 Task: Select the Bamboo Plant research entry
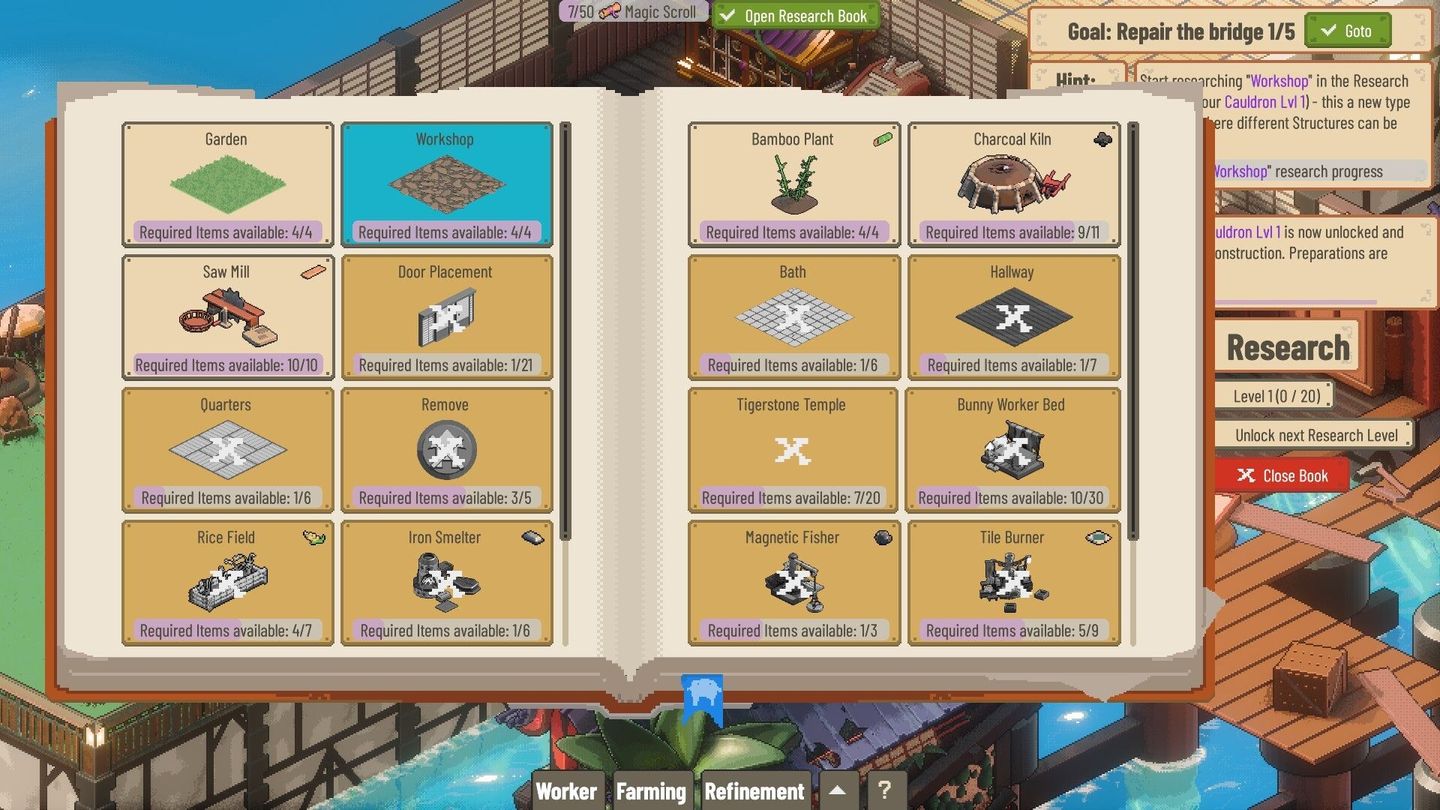[793, 183]
